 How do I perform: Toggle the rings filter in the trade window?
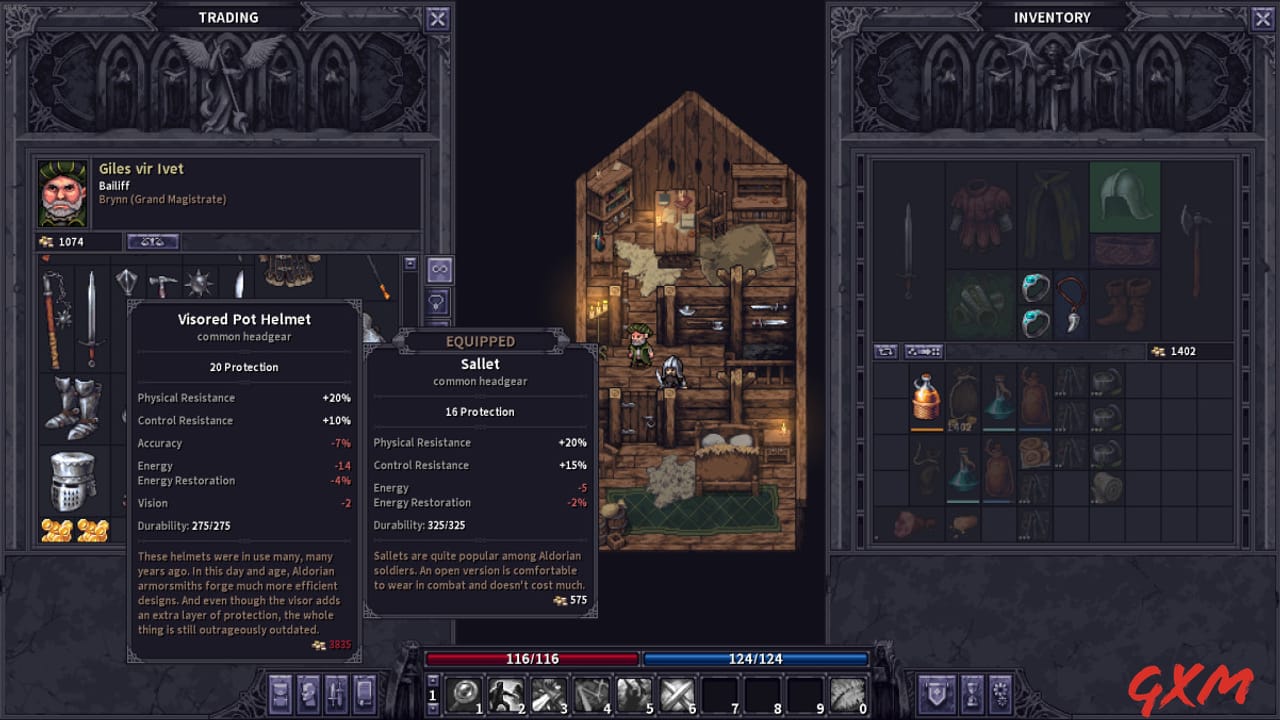click(x=439, y=270)
